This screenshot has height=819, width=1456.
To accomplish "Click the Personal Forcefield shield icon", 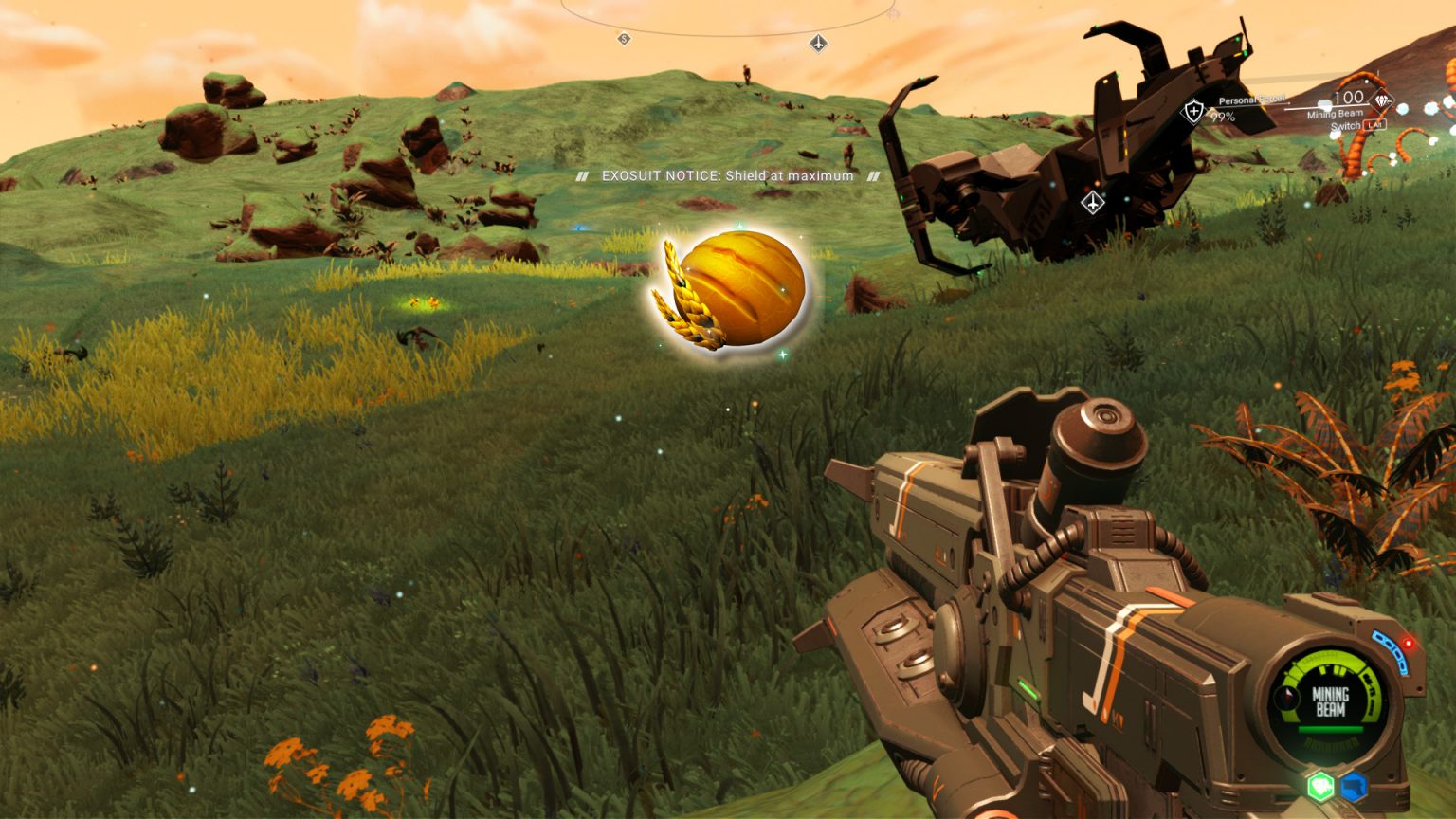I will [x=1192, y=112].
